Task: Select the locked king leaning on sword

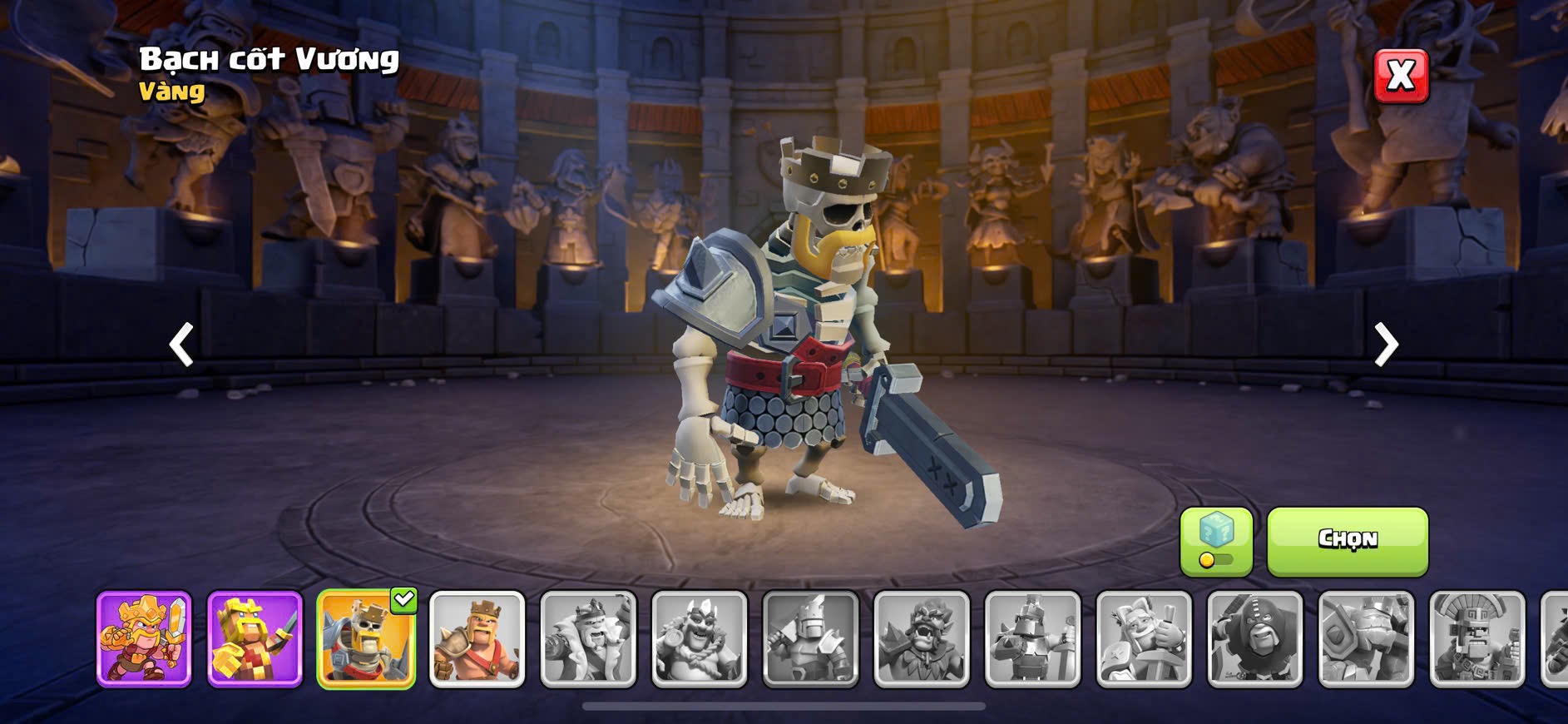Action: (x=1145, y=639)
